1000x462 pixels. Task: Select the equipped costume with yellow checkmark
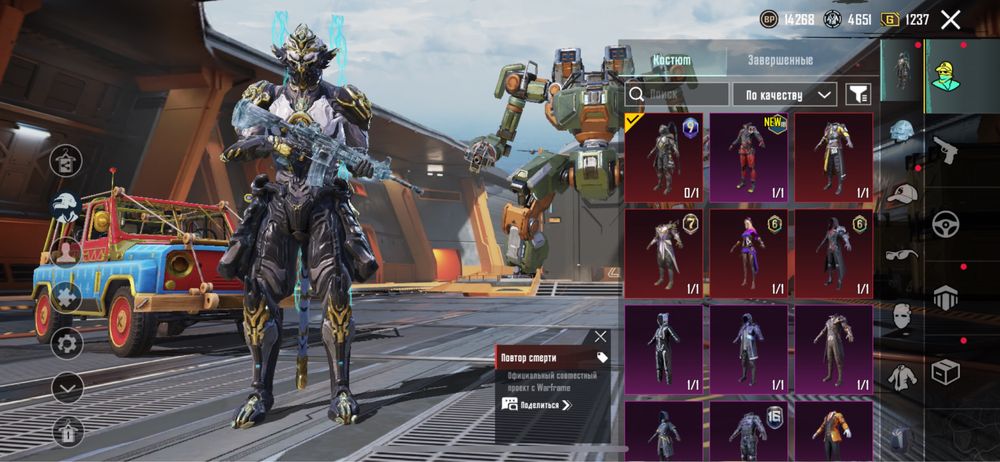pos(664,158)
